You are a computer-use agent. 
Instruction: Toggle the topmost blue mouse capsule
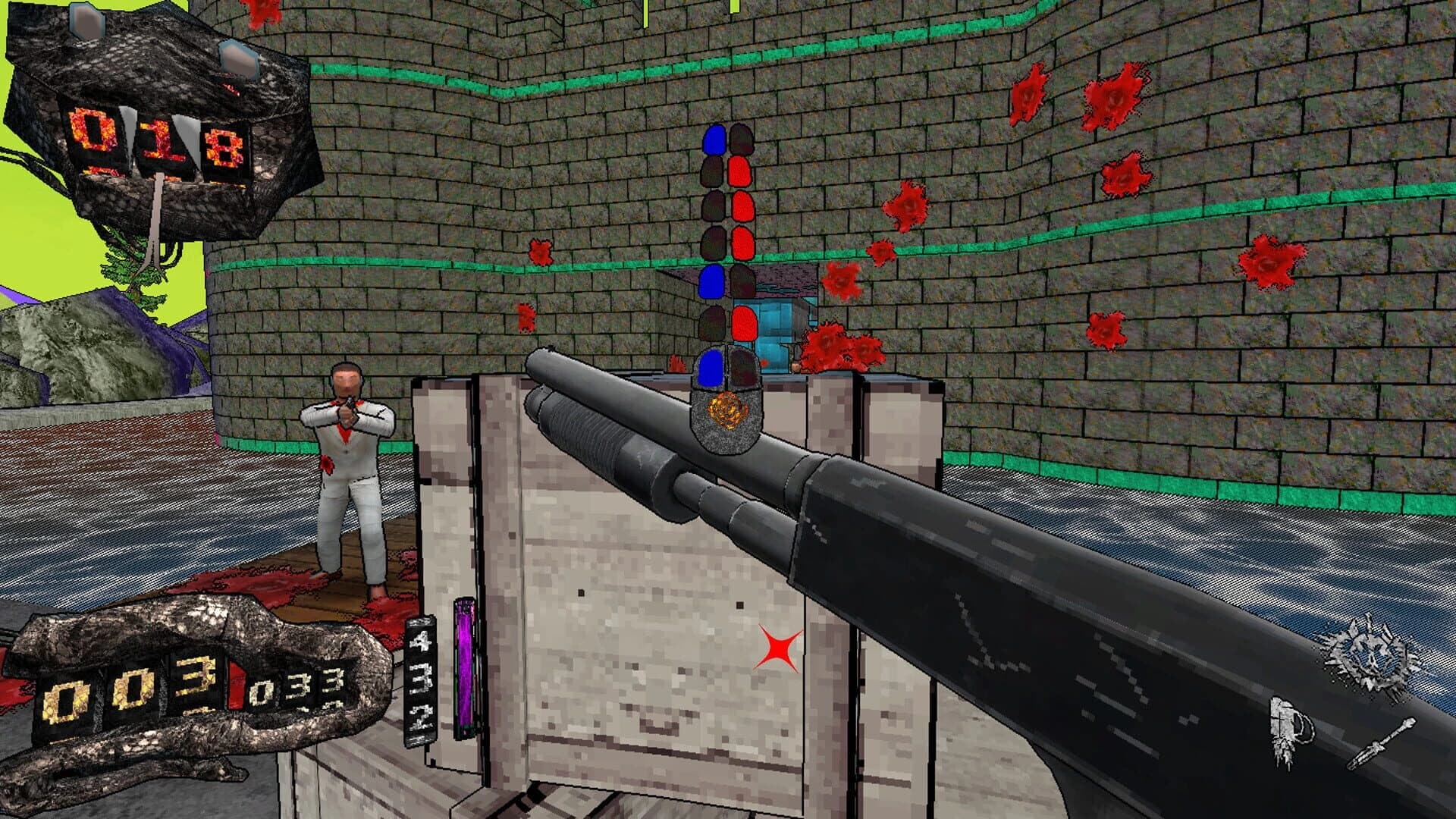pos(713,140)
